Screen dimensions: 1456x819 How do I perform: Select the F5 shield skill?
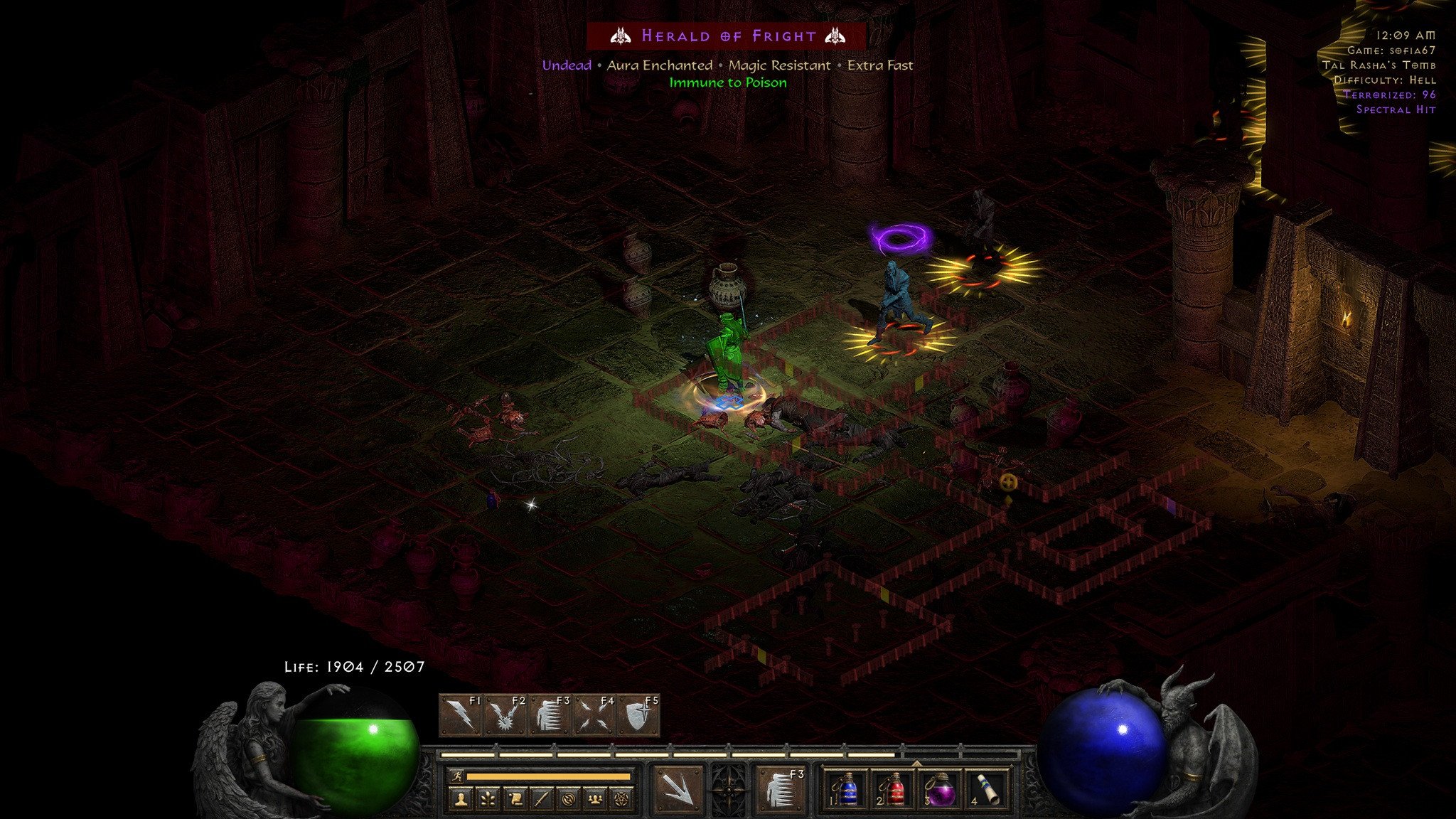tap(638, 715)
